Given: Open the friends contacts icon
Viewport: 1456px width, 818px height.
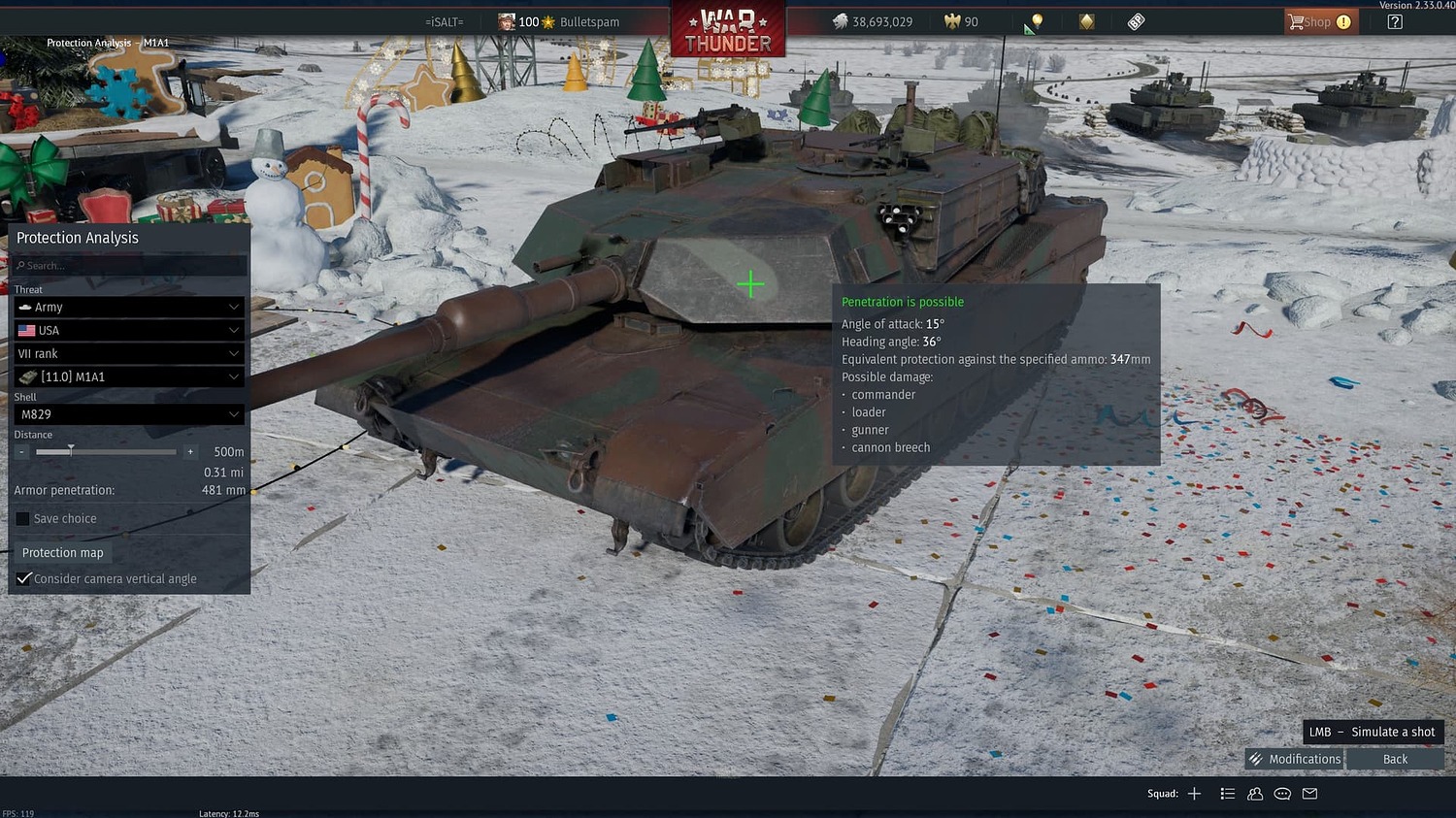Looking at the screenshot, I should coord(1255,793).
